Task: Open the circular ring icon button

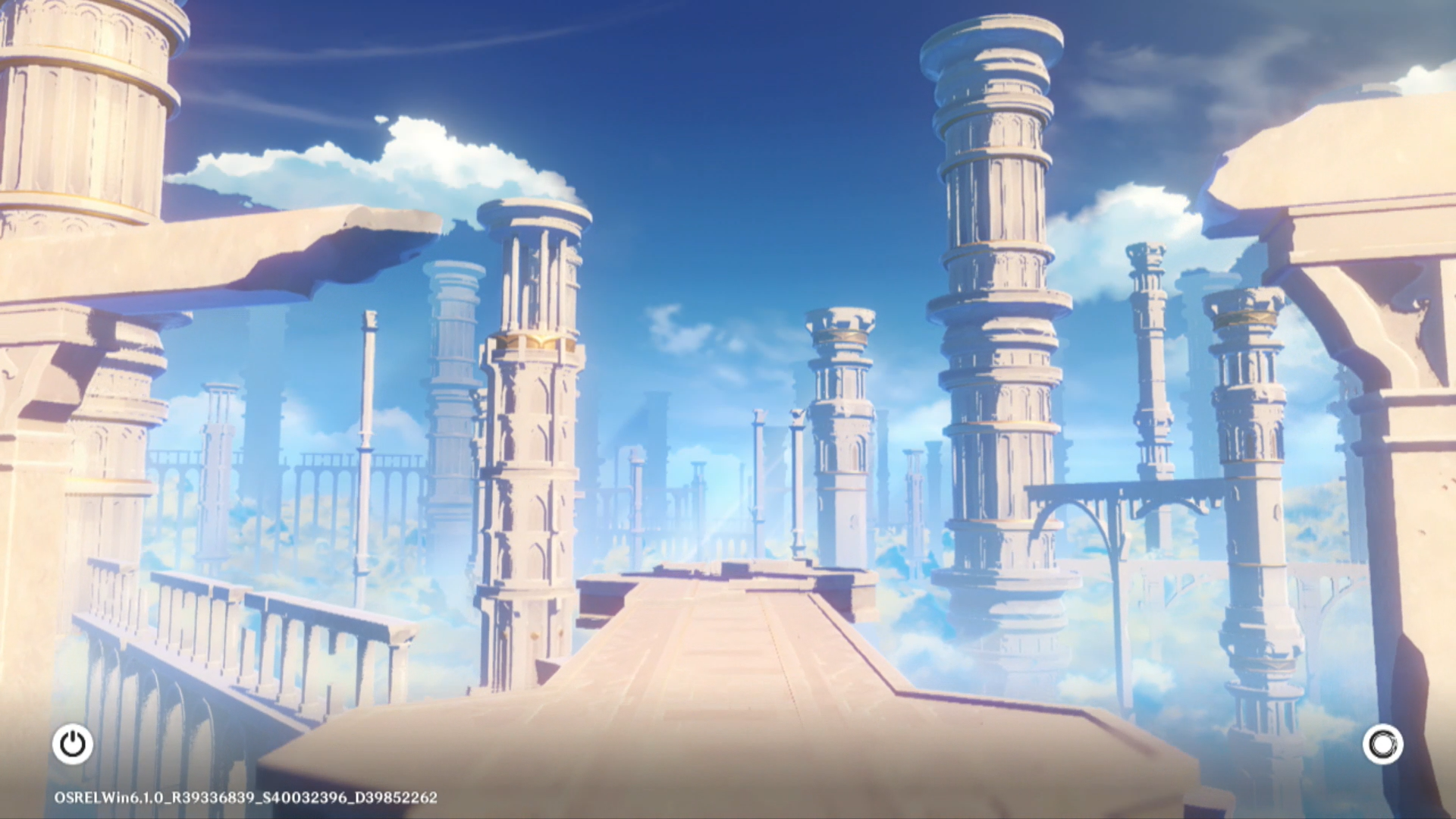Action: click(x=1382, y=744)
